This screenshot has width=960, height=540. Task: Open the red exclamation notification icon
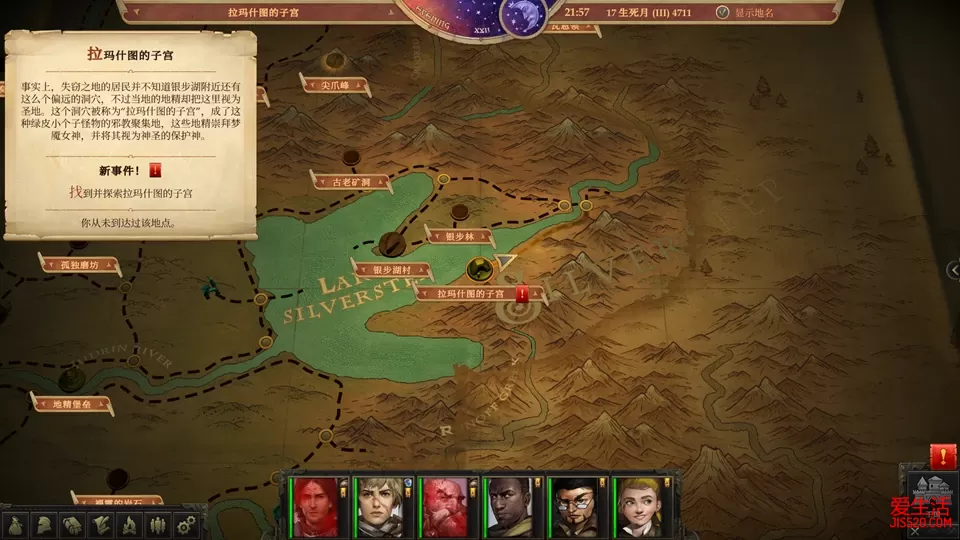click(x=942, y=457)
